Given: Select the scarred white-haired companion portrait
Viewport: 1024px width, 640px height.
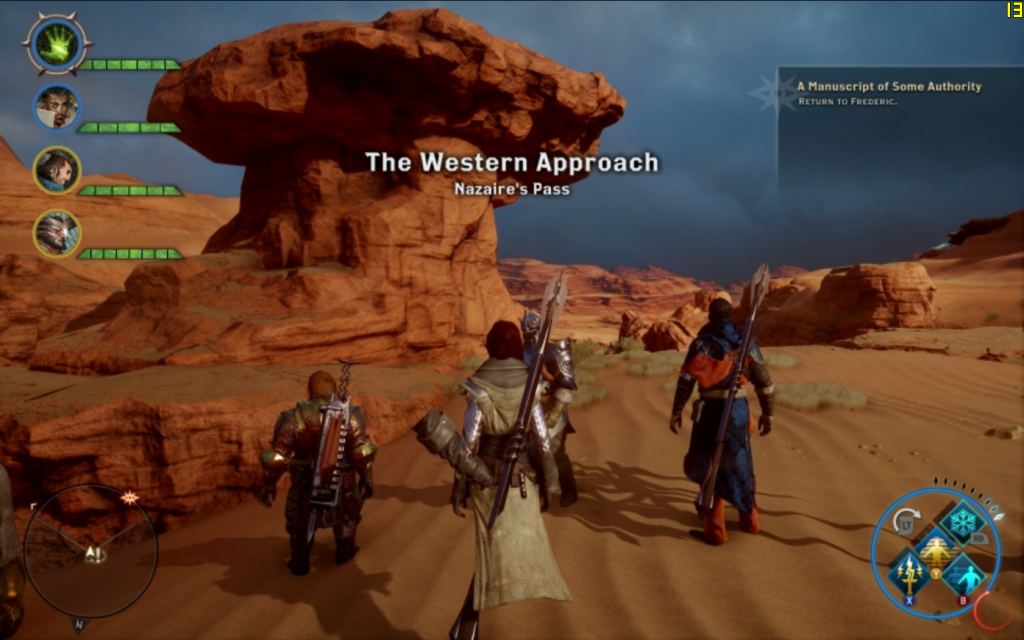Looking at the screenshot, I should [56, 233].
